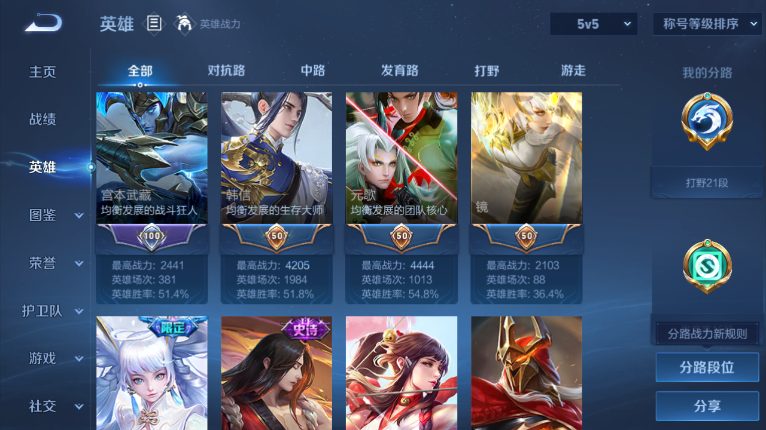
Task: Switch to the 游走 tab
Action: pyautogui.click(x=573, y=71)
